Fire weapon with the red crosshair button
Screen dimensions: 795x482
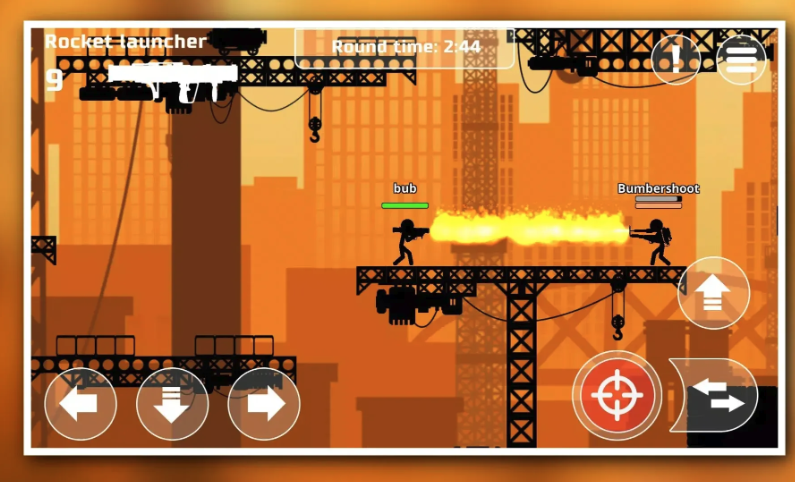pos(616,395)
